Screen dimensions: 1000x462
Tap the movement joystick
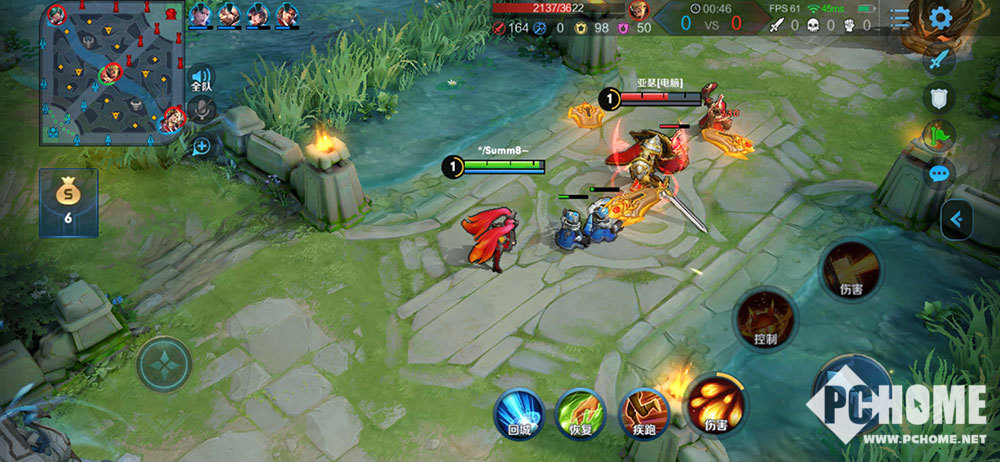click(165, 364)
